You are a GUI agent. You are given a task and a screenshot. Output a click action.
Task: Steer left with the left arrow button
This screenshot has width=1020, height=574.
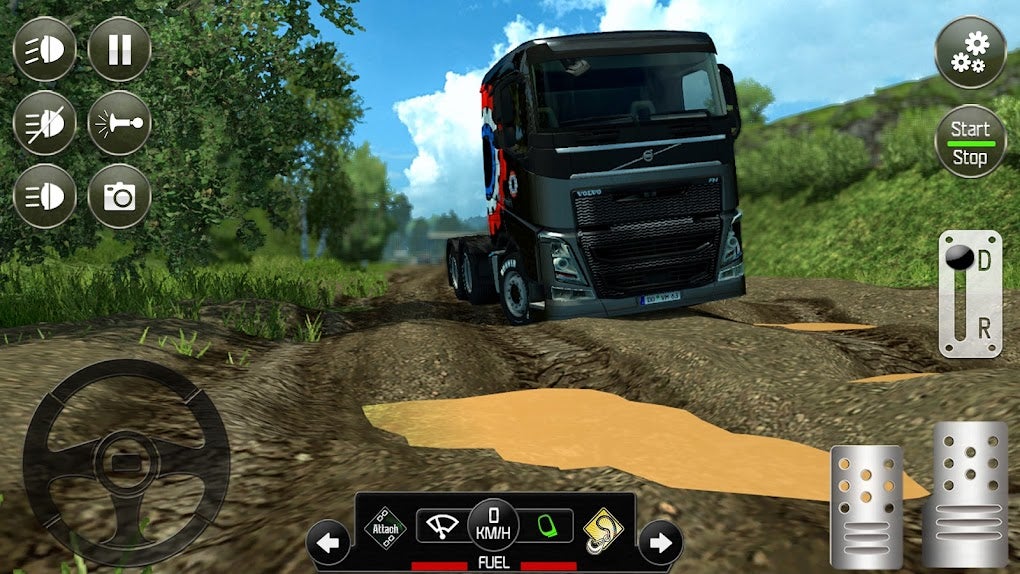tap(328, 543)
